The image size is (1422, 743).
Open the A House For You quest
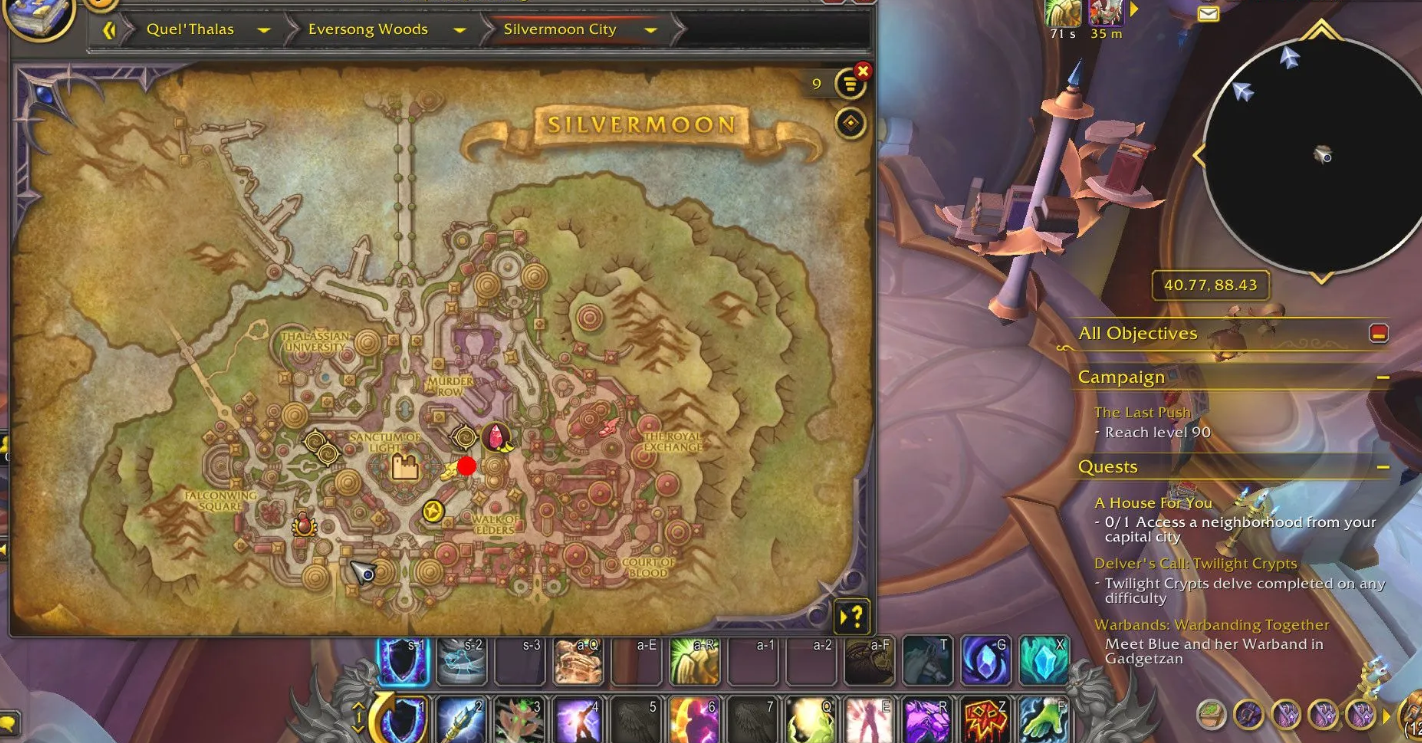click(x=1153, y=503)
